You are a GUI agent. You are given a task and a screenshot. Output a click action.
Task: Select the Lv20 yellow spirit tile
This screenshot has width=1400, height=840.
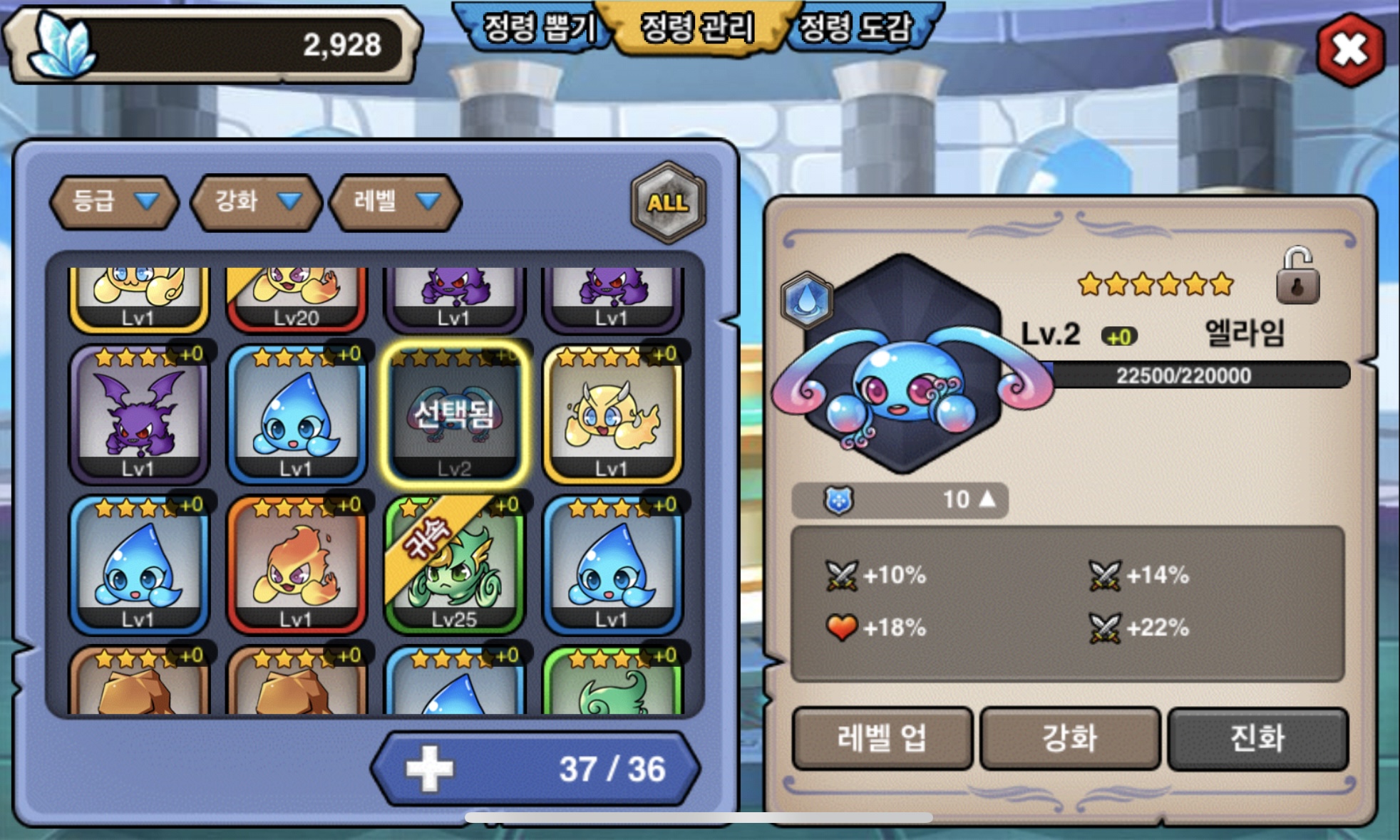click(296, 299)
